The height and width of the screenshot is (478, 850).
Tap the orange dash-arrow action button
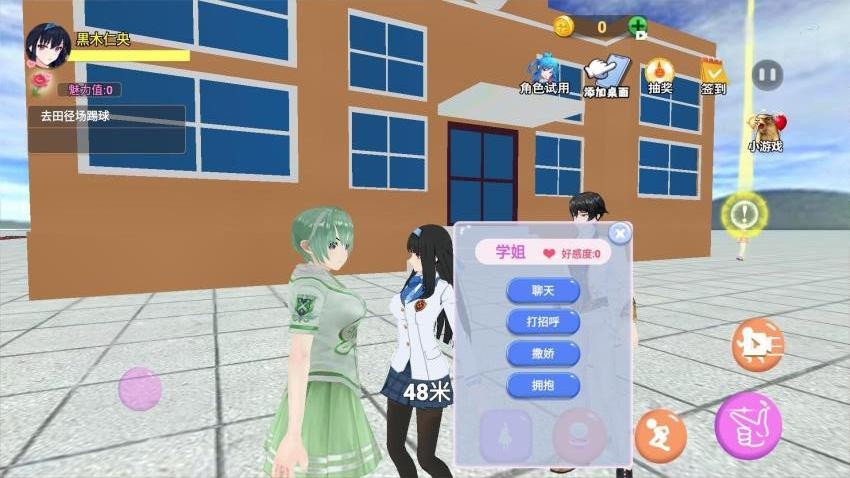(x=757, y=344)
